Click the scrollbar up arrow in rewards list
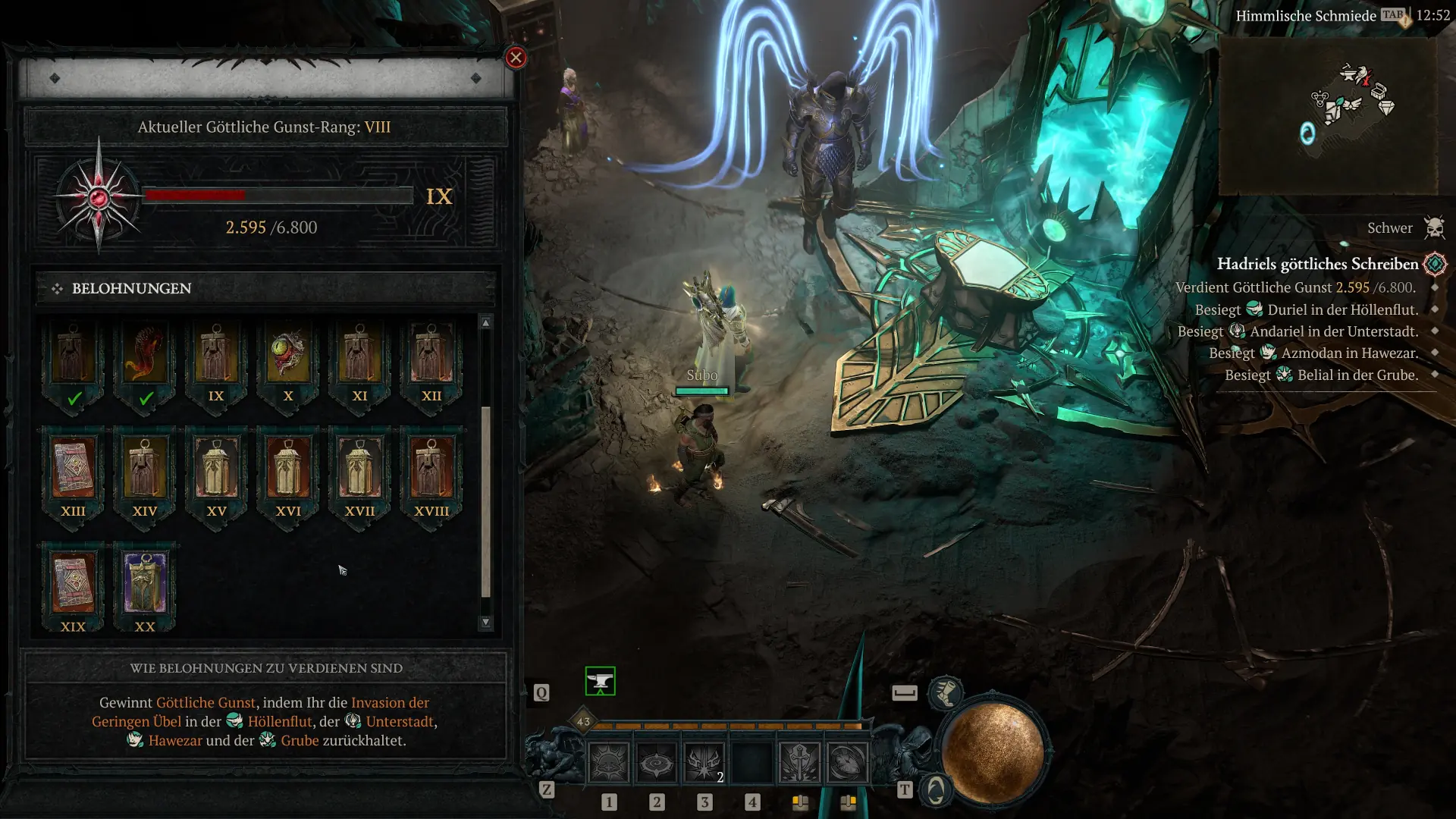 tap(486, 322)
